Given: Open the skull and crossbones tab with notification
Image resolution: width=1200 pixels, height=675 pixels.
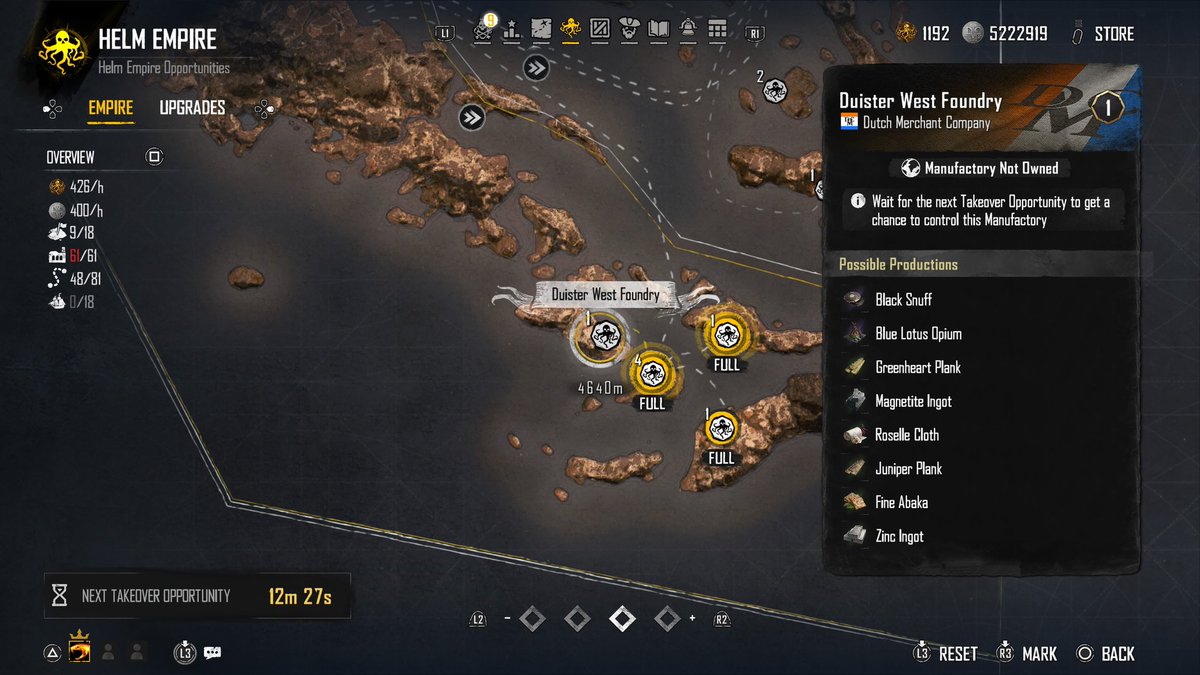Looking at the screenshot, I should (x=484, y=29).
